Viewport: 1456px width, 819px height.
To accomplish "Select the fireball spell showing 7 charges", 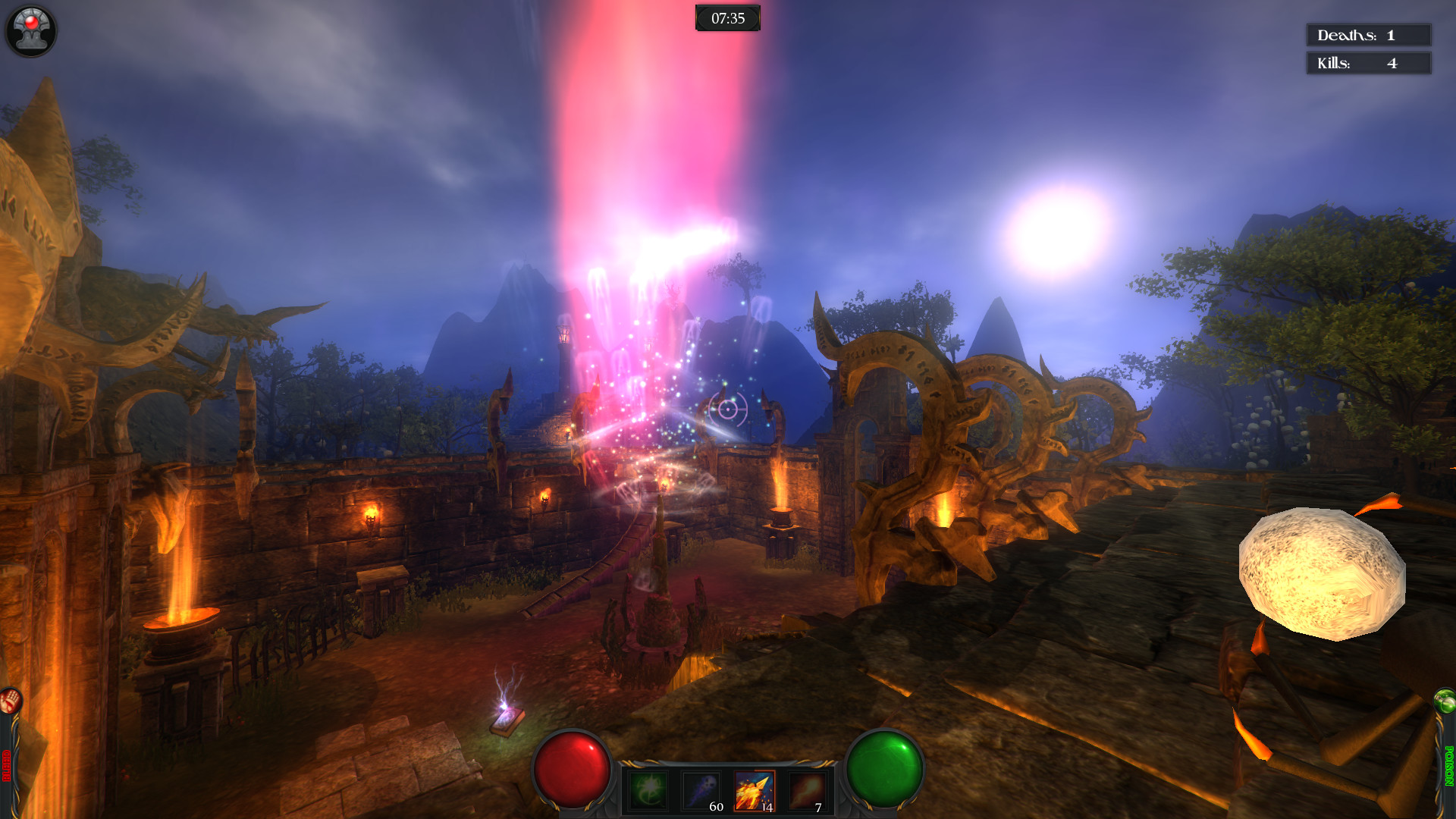I will click(x=806, y=791).
